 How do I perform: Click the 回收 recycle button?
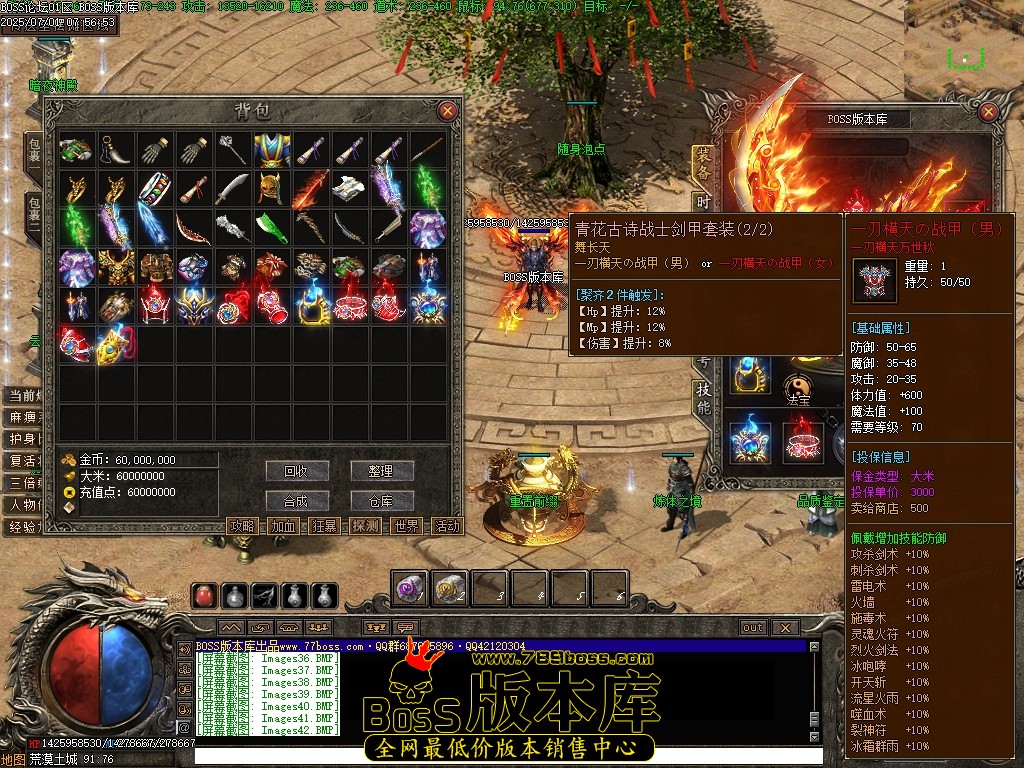297,471
